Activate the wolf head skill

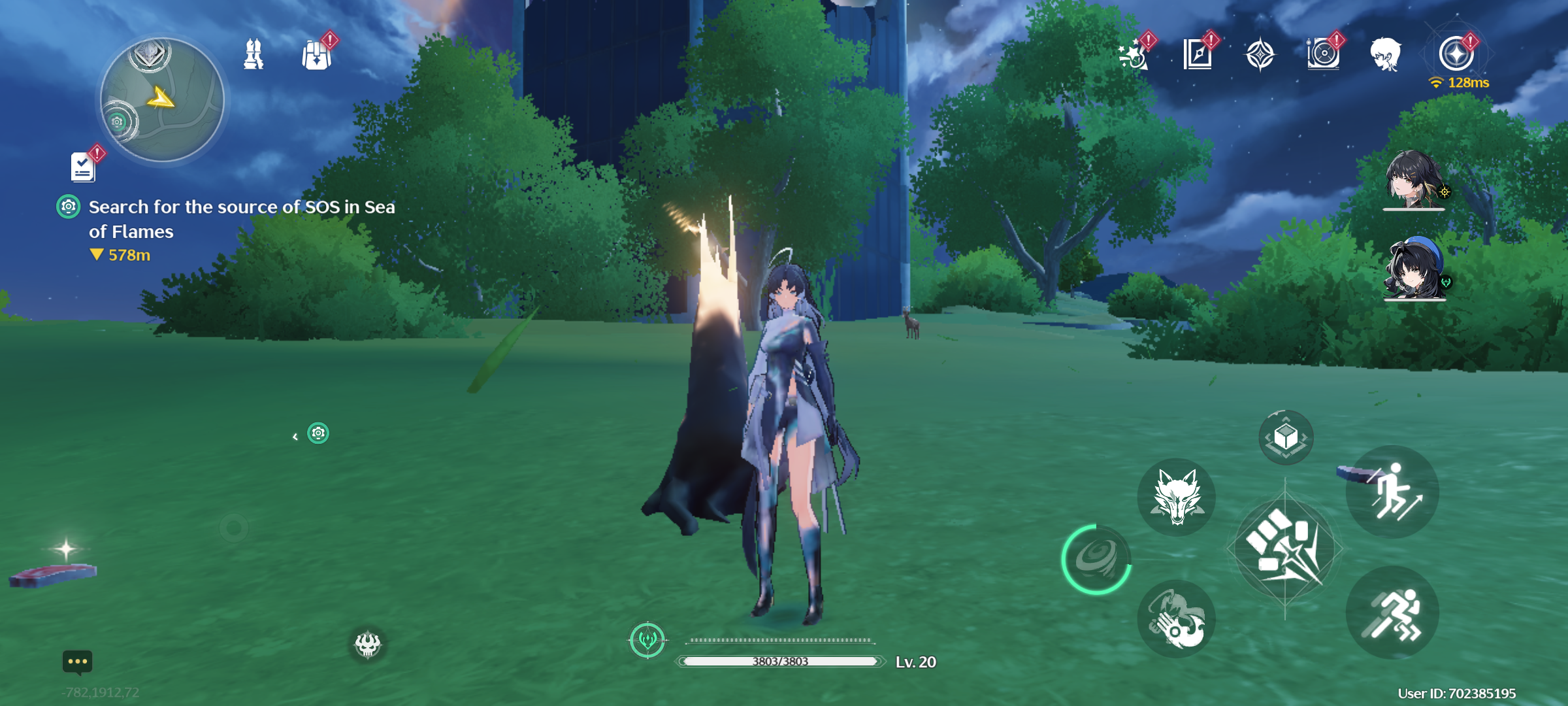pos(1177,497)
